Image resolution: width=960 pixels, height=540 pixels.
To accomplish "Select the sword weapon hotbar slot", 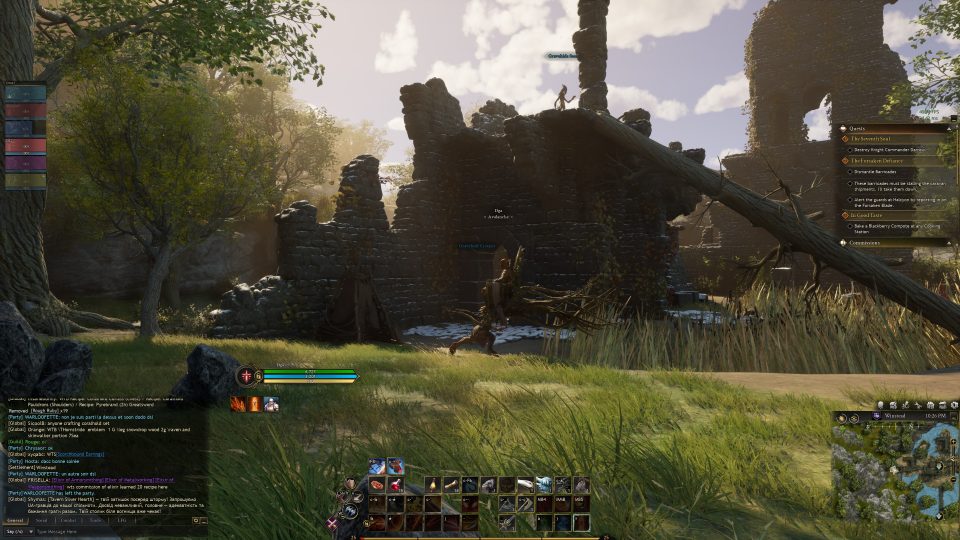I will pos(508,522).
